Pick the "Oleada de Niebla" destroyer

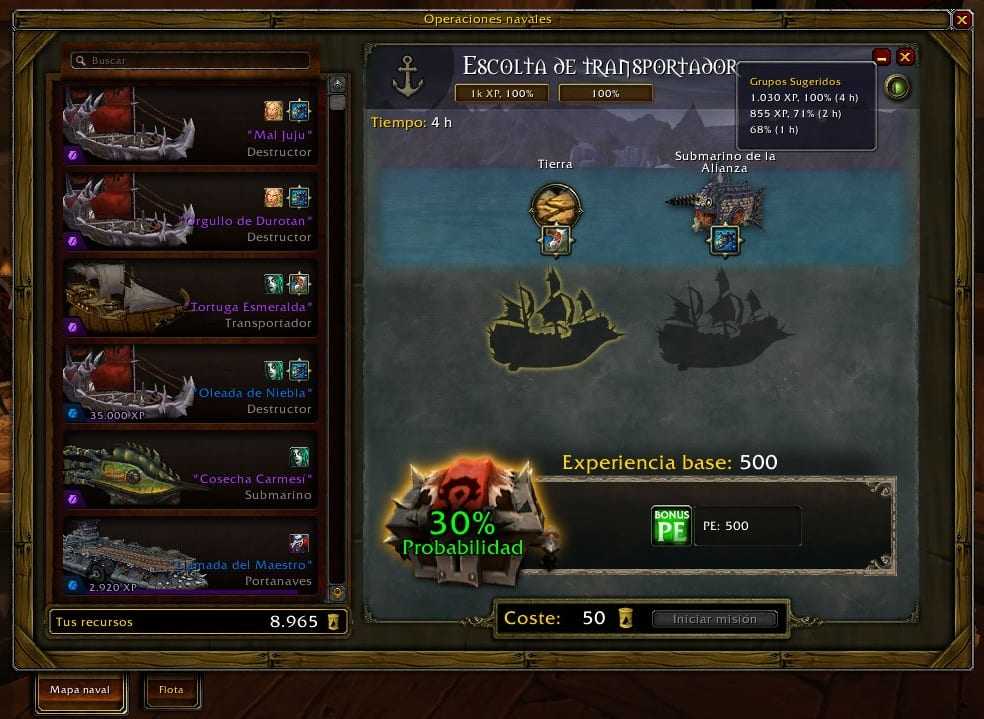coord(190,383)
